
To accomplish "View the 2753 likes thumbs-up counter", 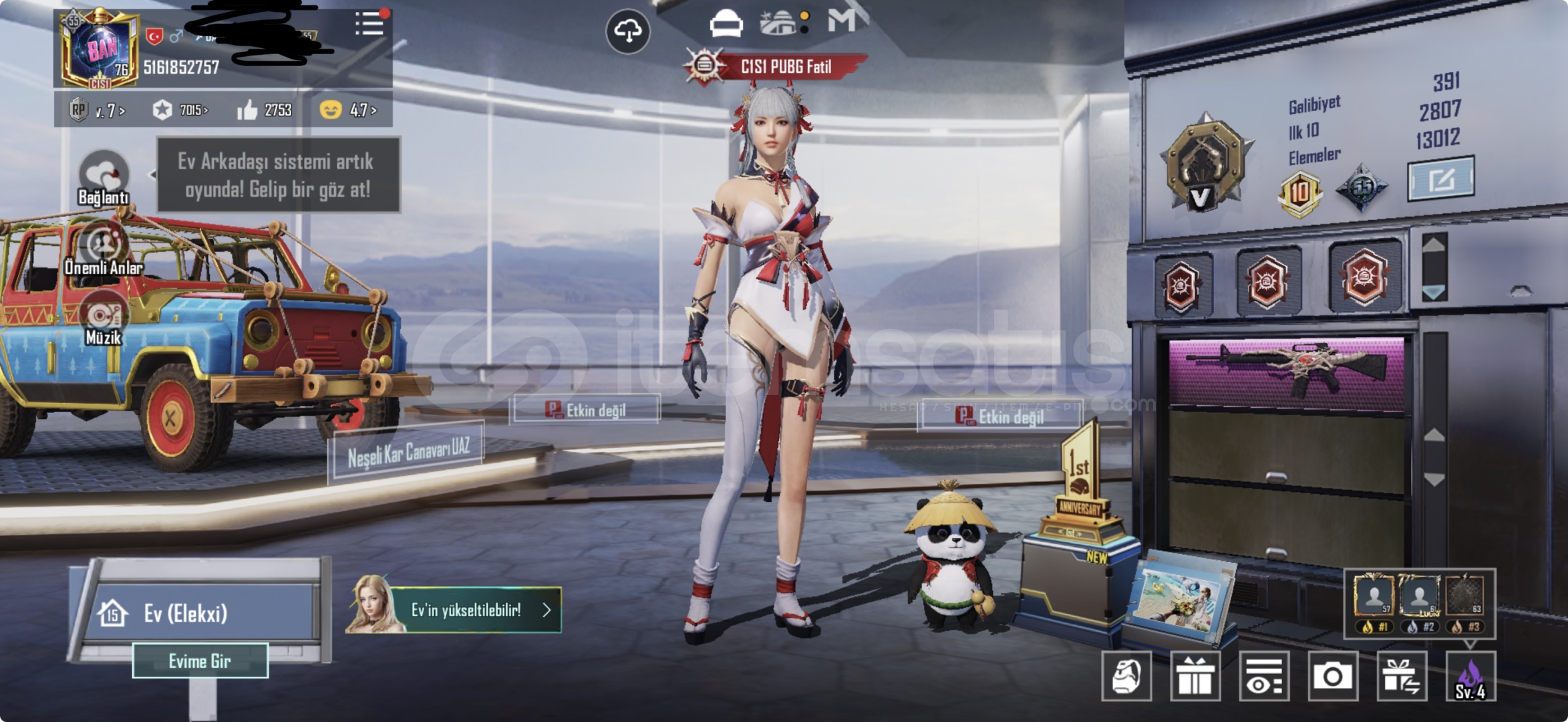I will [x=265, y=110].
